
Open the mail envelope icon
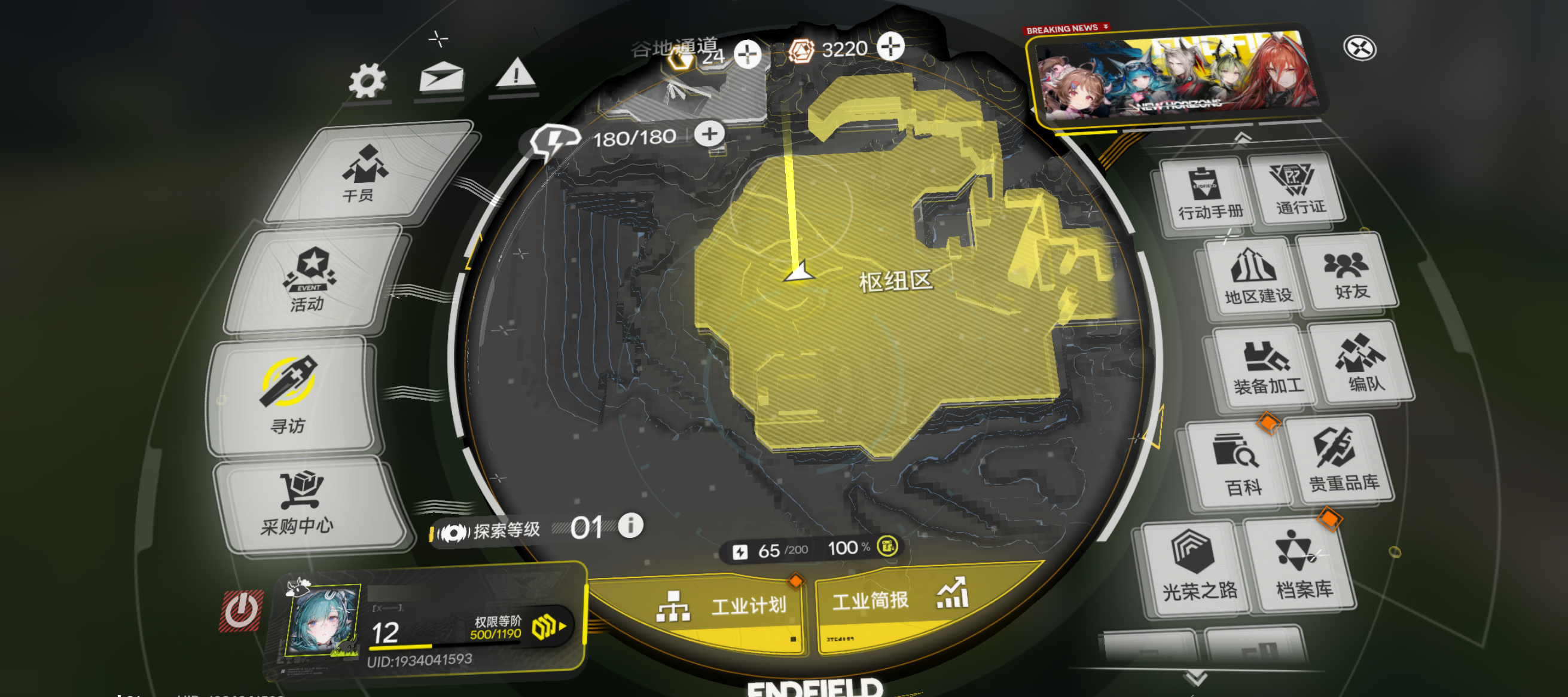pyautogui.click(x=441, y=78)
